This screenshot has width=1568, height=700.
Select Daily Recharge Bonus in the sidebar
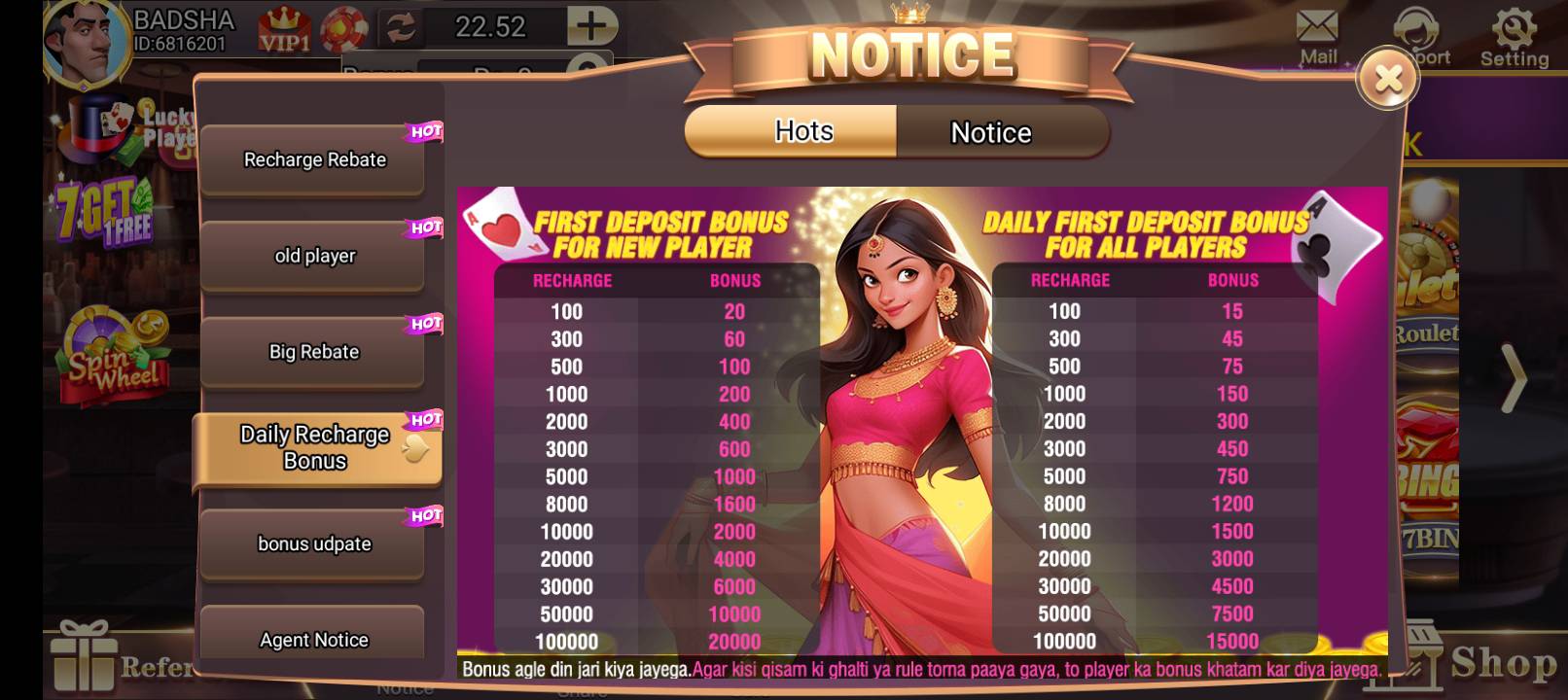[313, 447]
